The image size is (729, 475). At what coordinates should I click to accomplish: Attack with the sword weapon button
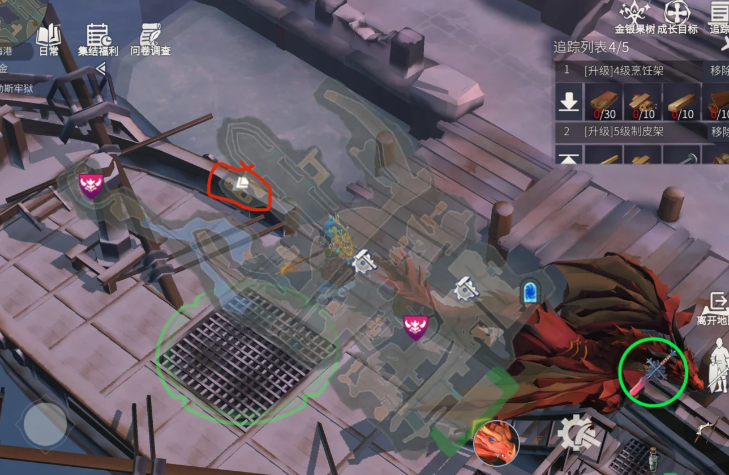point(653,370)
